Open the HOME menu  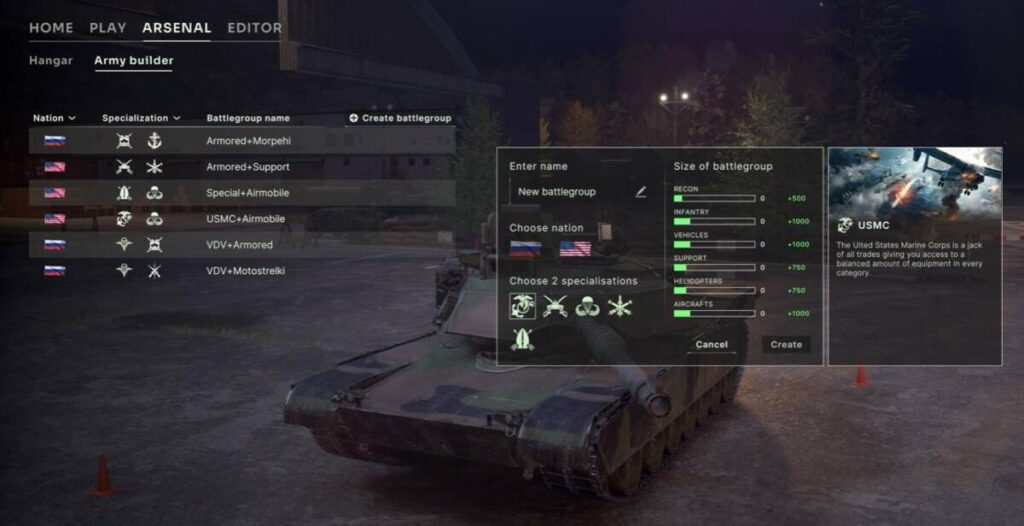coord(51,28)
